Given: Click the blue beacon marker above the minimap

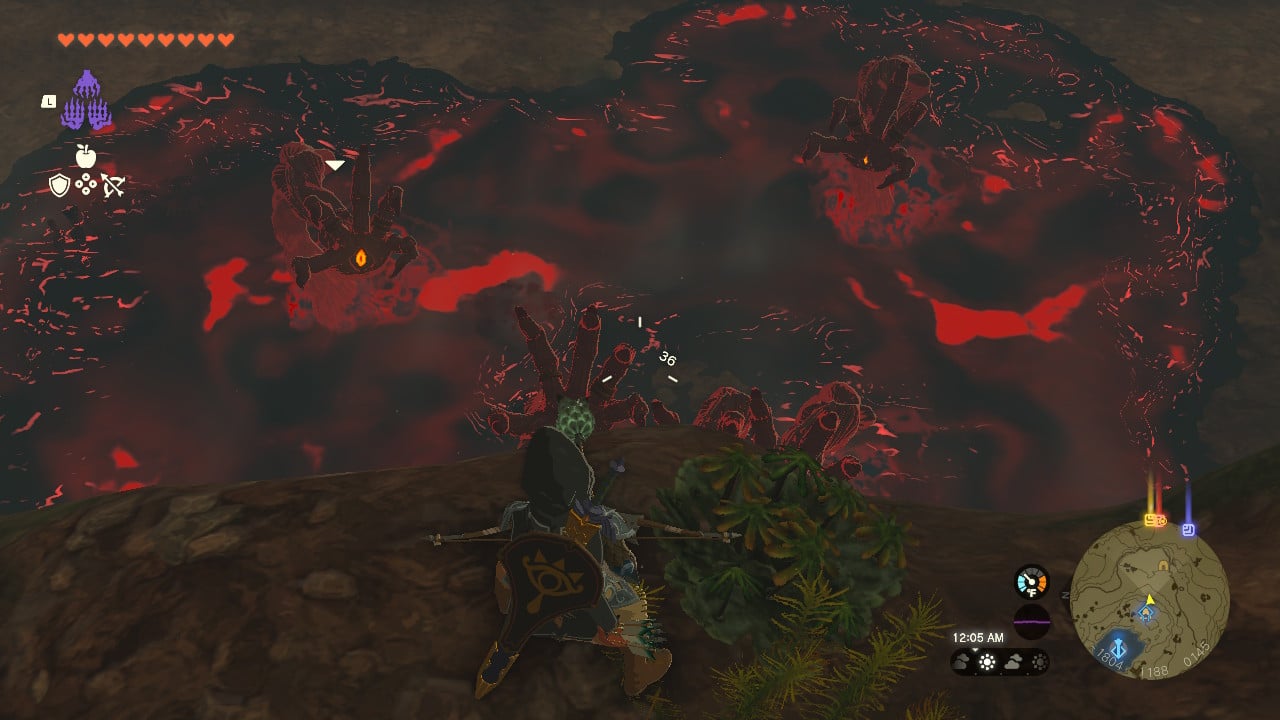Looking at the screenshot, I should tap(1188, 529).
